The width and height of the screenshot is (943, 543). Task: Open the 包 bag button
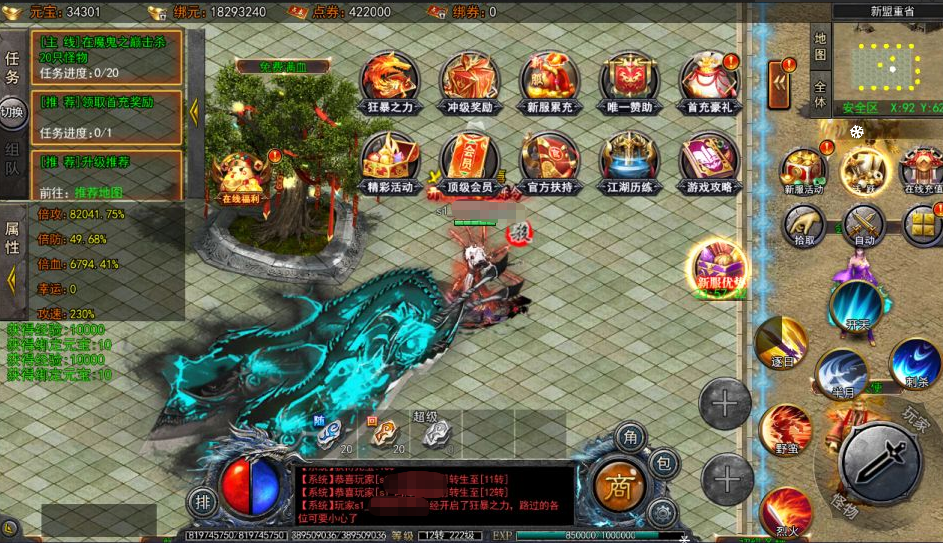click(x=663, y=465)
